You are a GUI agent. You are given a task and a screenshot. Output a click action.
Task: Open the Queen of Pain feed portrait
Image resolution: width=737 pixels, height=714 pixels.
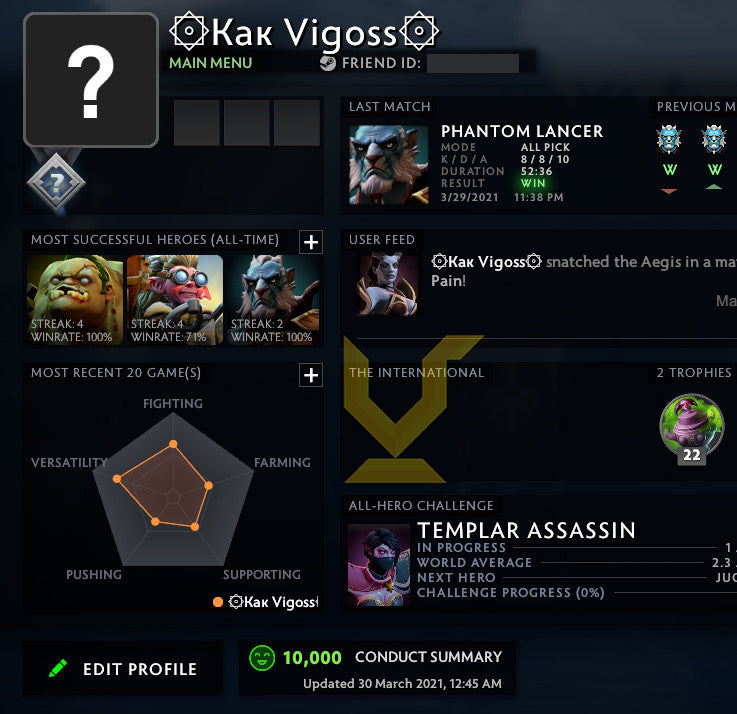[389, 285]
